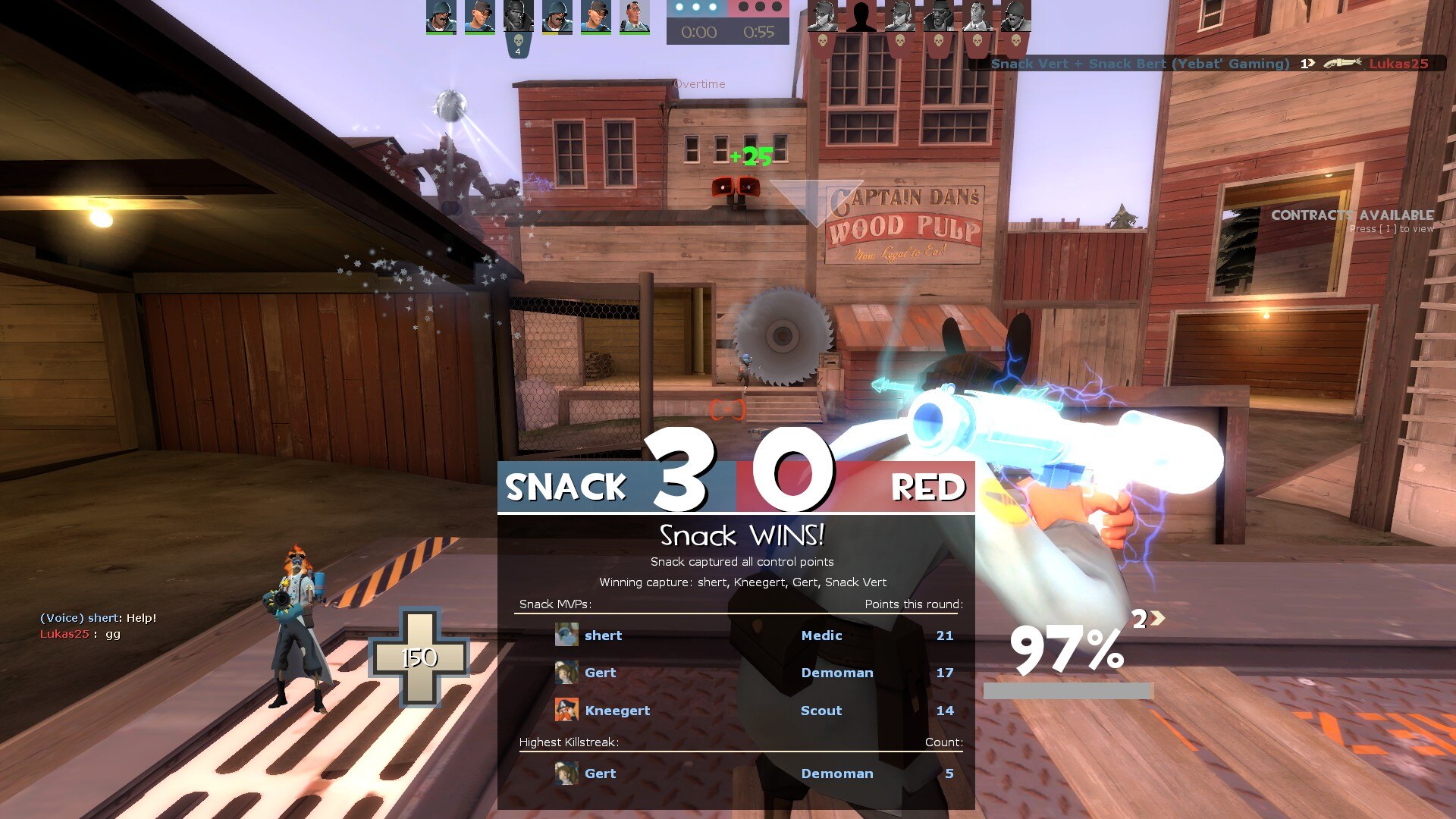This screenshot has width=1456, height=819.
Task: Select the black silhouette RED player portrait
Action: 861,17
